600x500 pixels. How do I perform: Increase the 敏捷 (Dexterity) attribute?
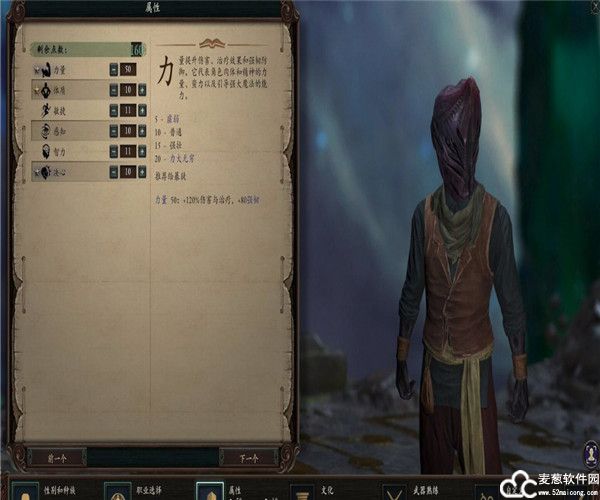[x=142, y=110]
